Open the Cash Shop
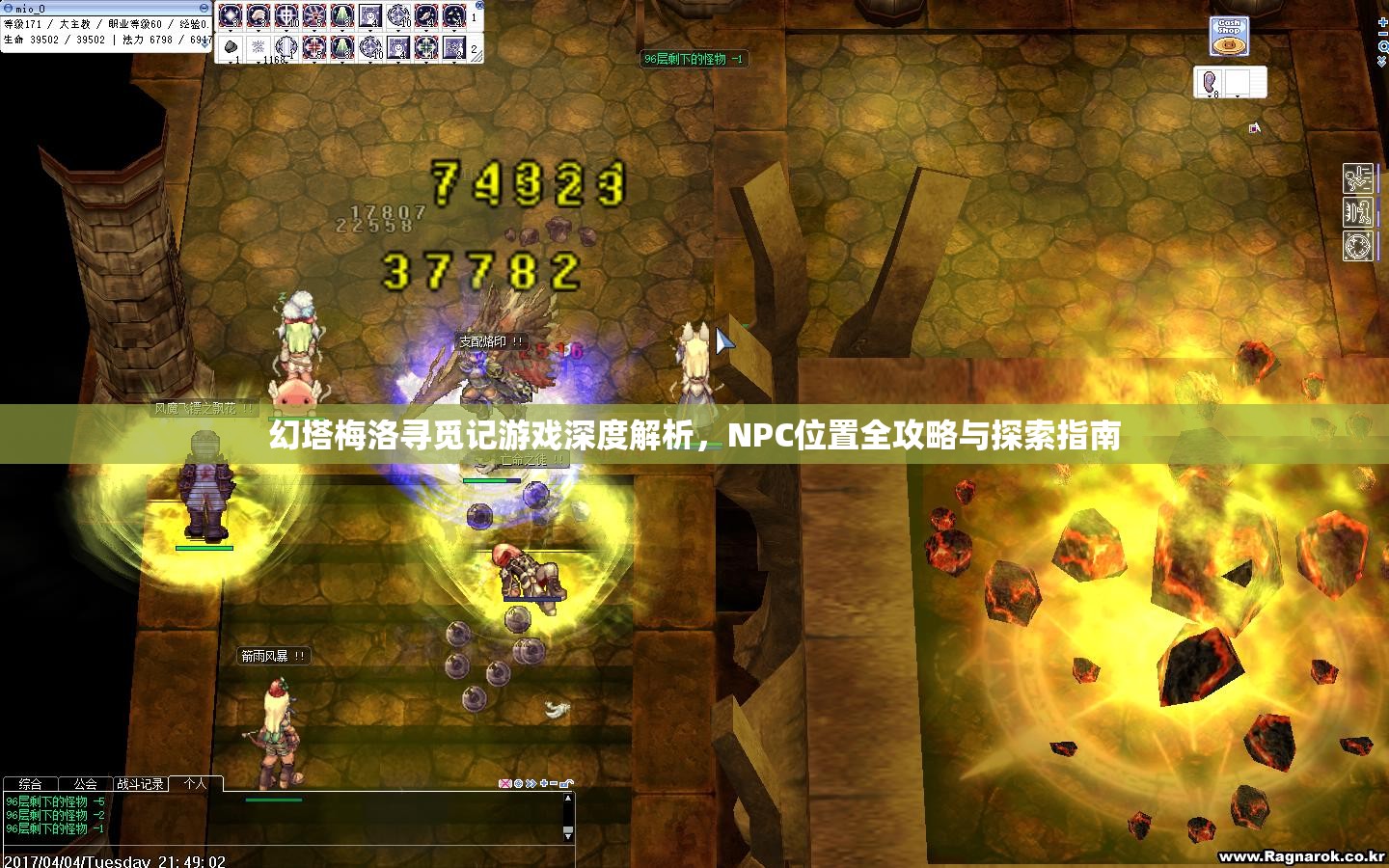 [1230, 36]
